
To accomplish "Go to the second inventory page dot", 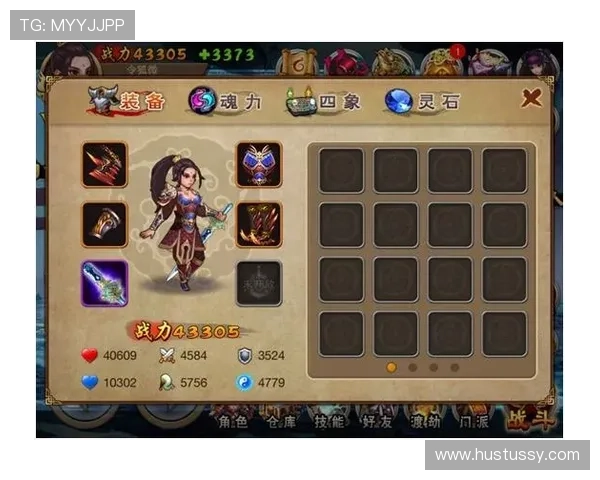I will tap(412, 367).
